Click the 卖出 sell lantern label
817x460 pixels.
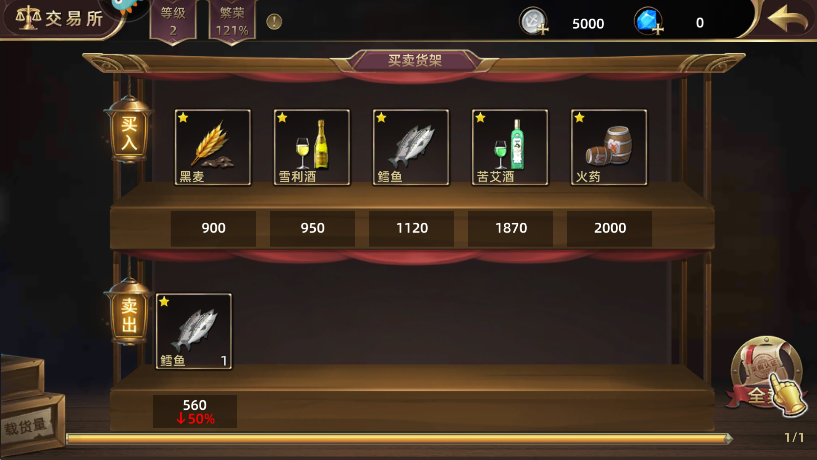(x=129, y=316)
